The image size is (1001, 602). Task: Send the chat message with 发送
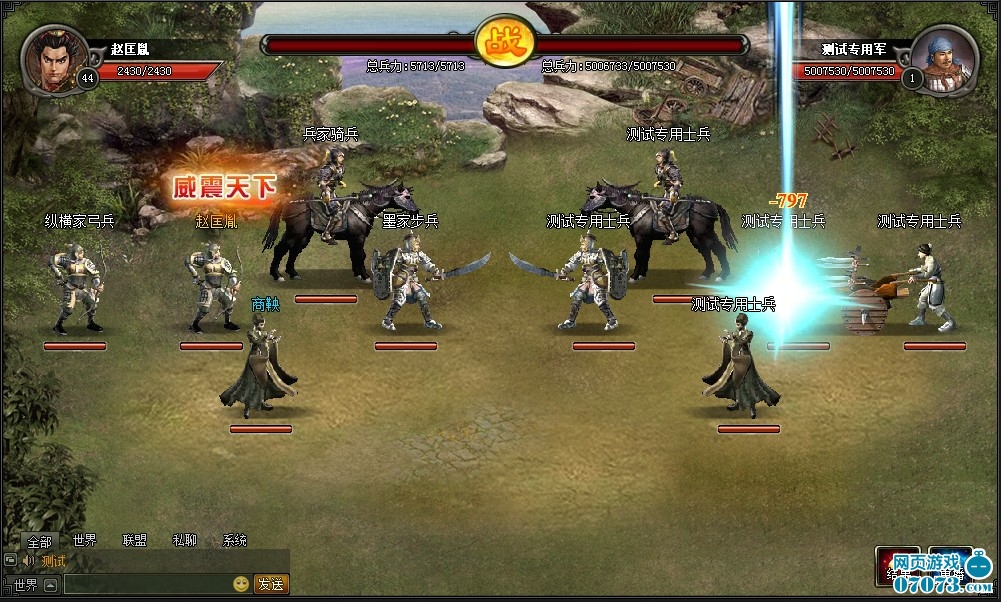click(271, 584)
